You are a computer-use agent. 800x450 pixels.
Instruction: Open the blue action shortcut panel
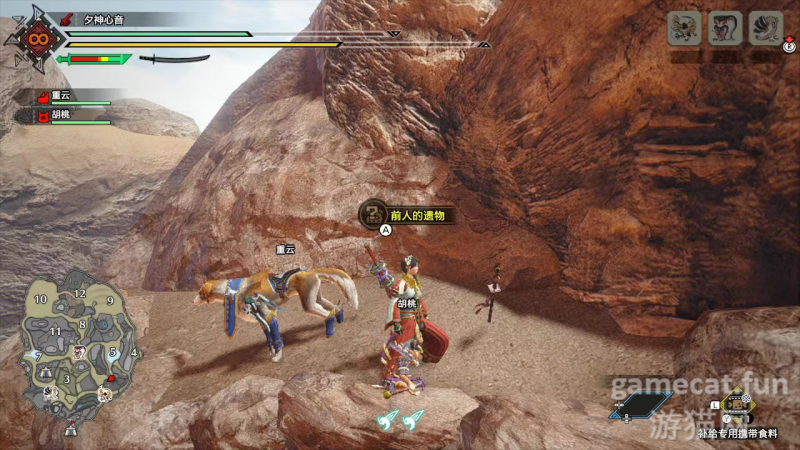pos(641,406)
